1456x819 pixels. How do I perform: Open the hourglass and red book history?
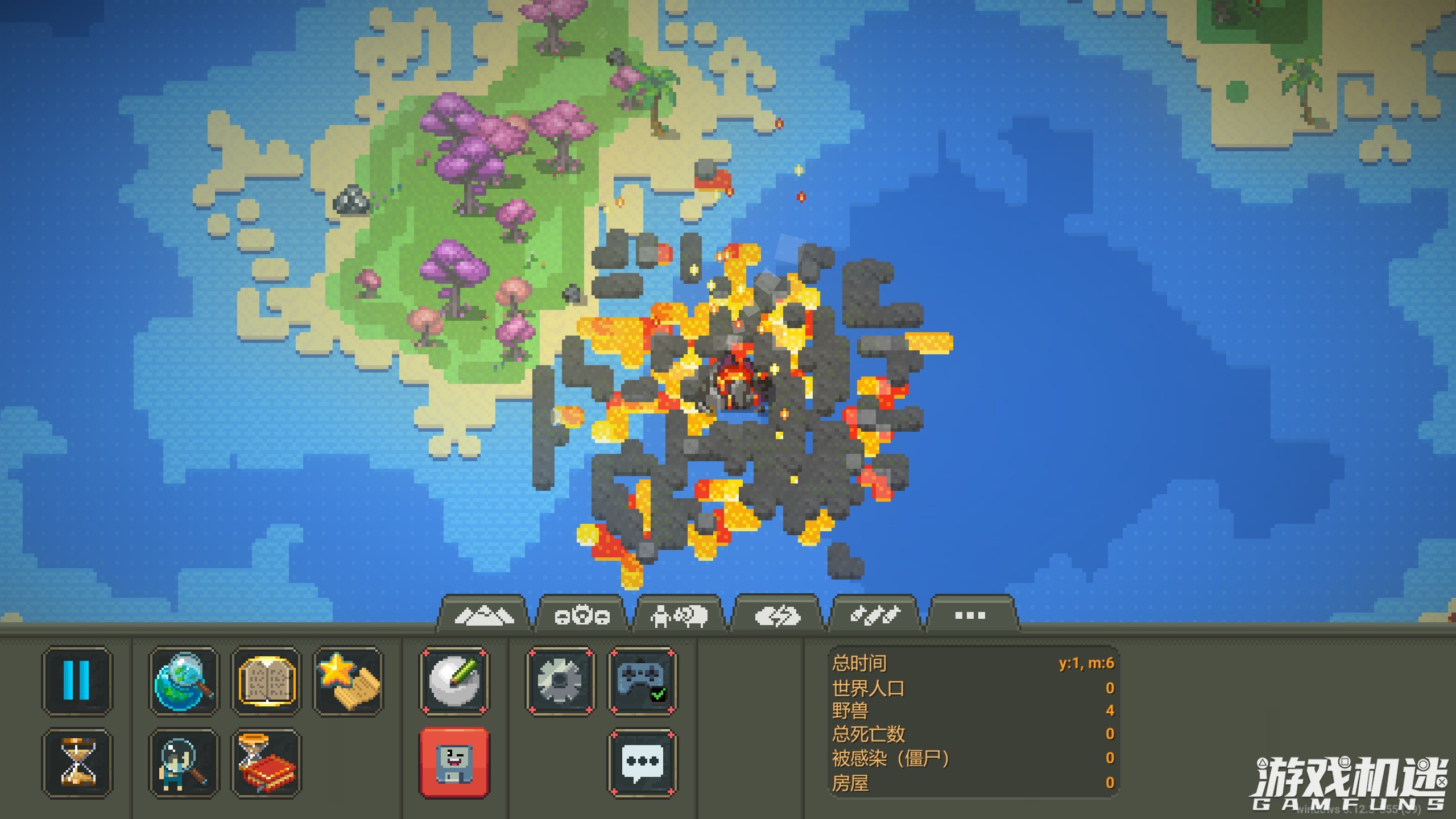(266, 762)
